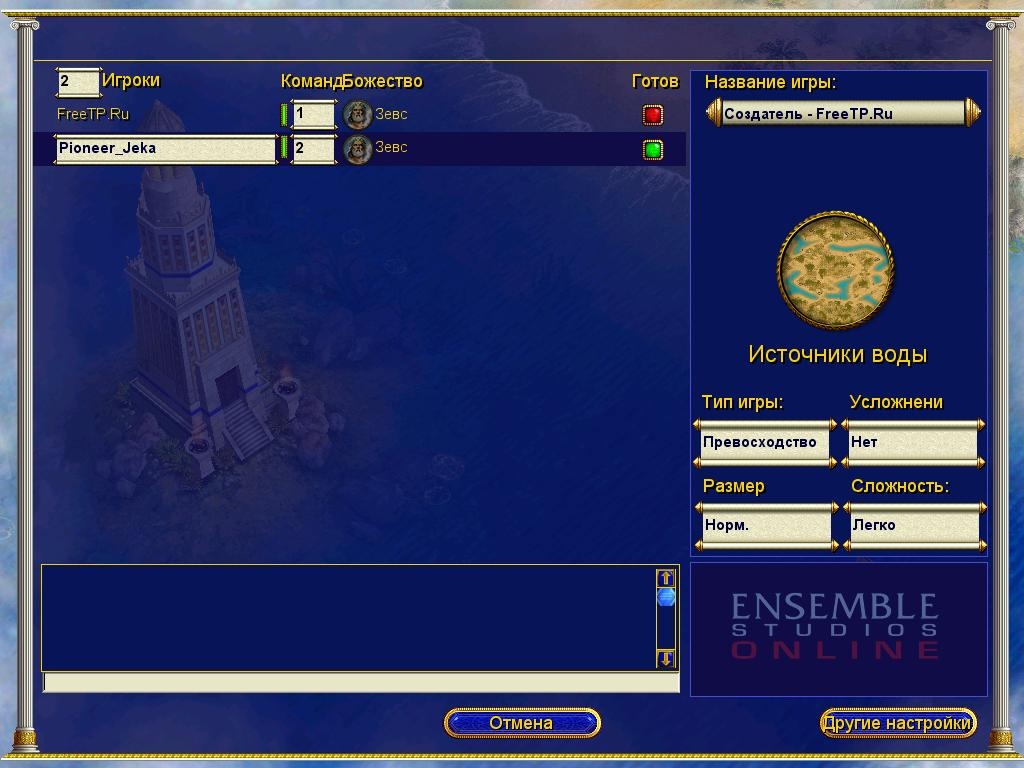Image resolution: width=1024 pixels, height=768 pixels.
Task: Toggle the green ready button for Pioneer_Jeka
Action: click(x=653, y=150)
